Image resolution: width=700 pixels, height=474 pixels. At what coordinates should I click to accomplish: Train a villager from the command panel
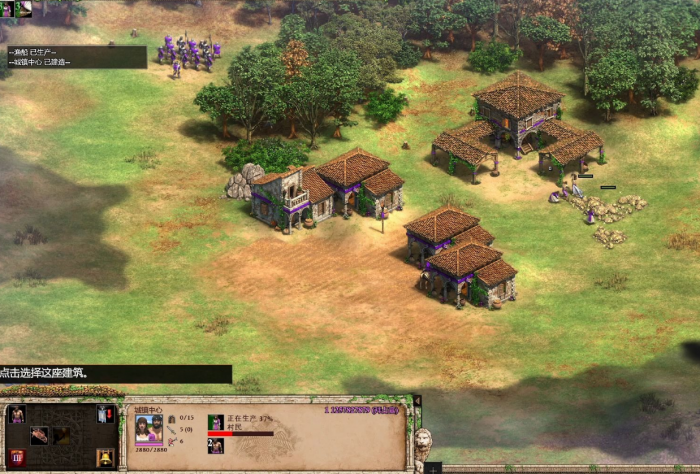coord(16,414)
